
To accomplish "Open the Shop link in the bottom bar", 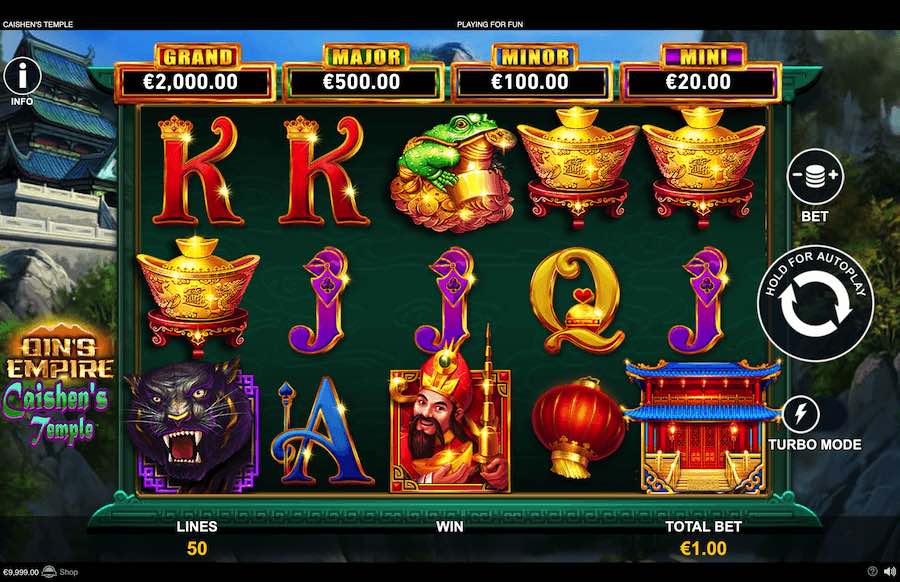I will tap(68, 573).
